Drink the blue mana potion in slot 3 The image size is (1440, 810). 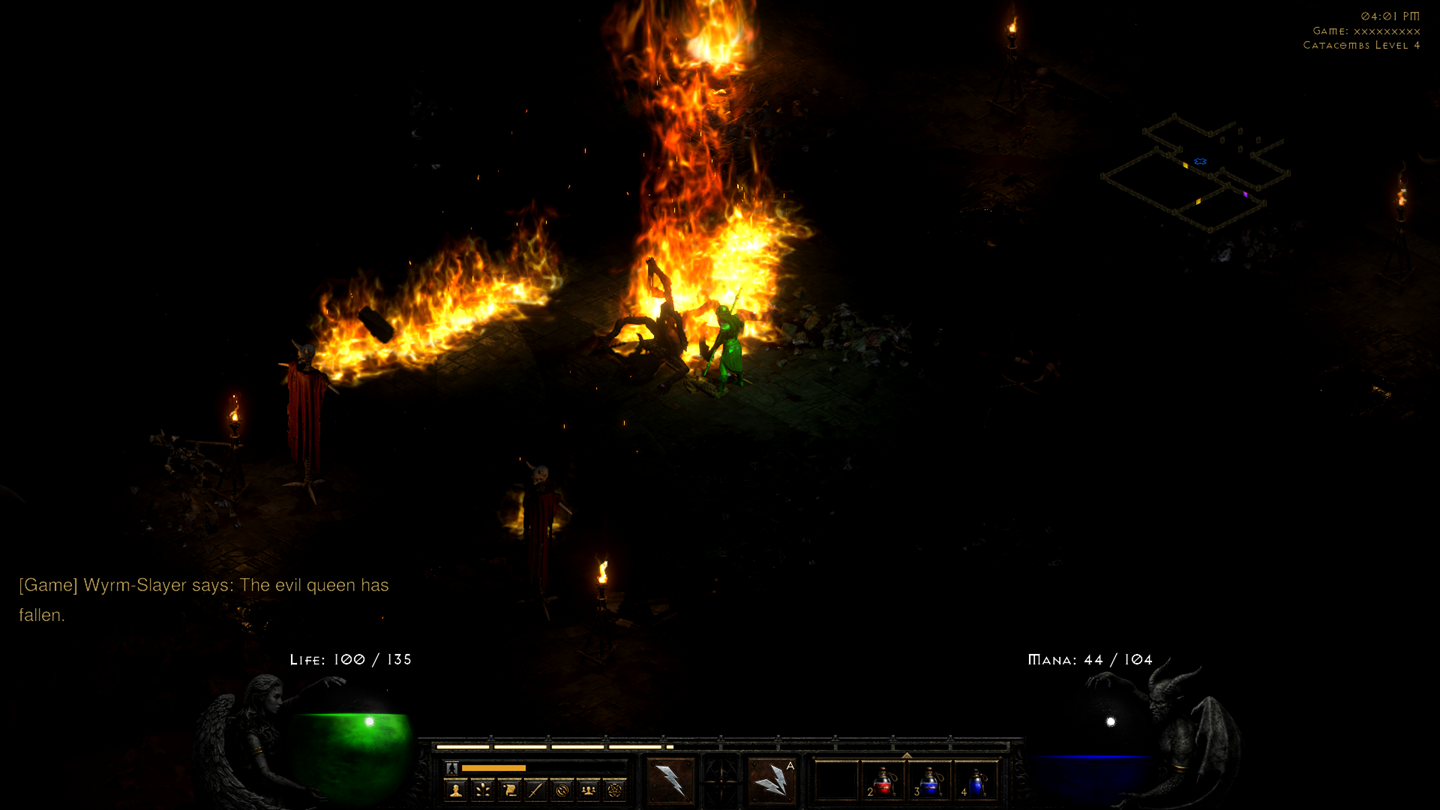click(931, 784)
